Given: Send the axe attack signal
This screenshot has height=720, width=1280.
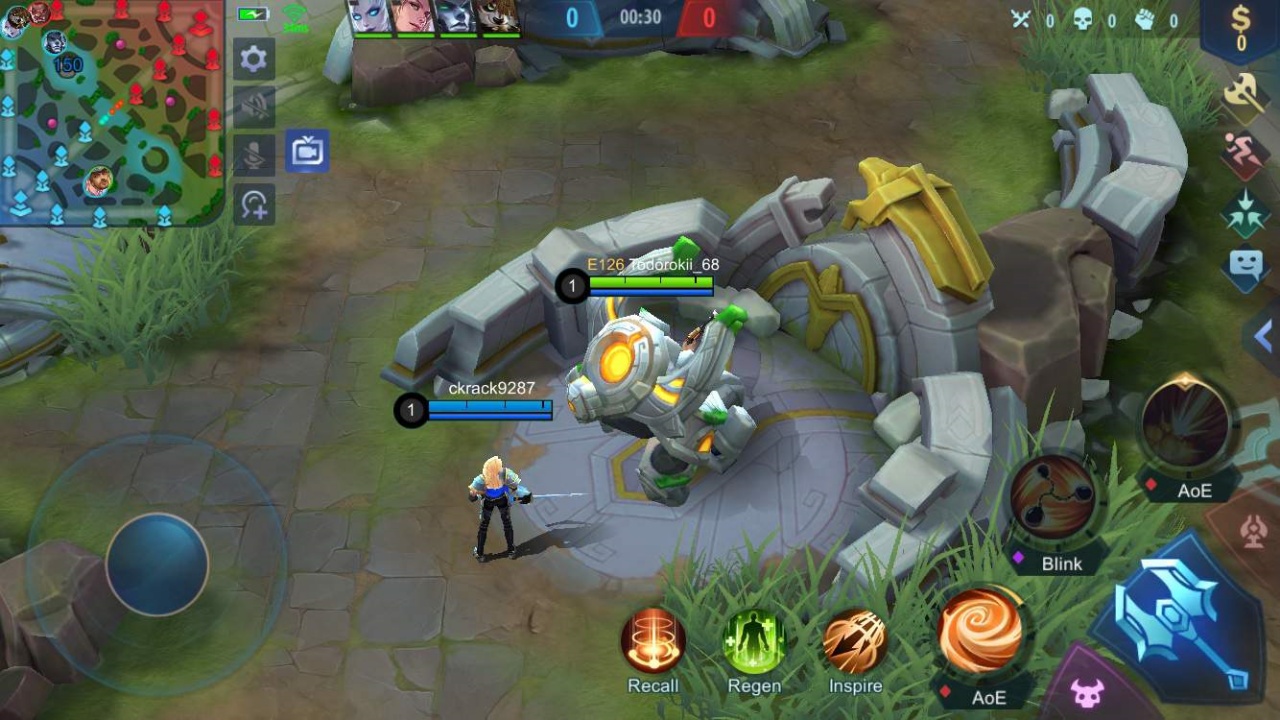Looking at the screenshot, I should click(1246, 96).
